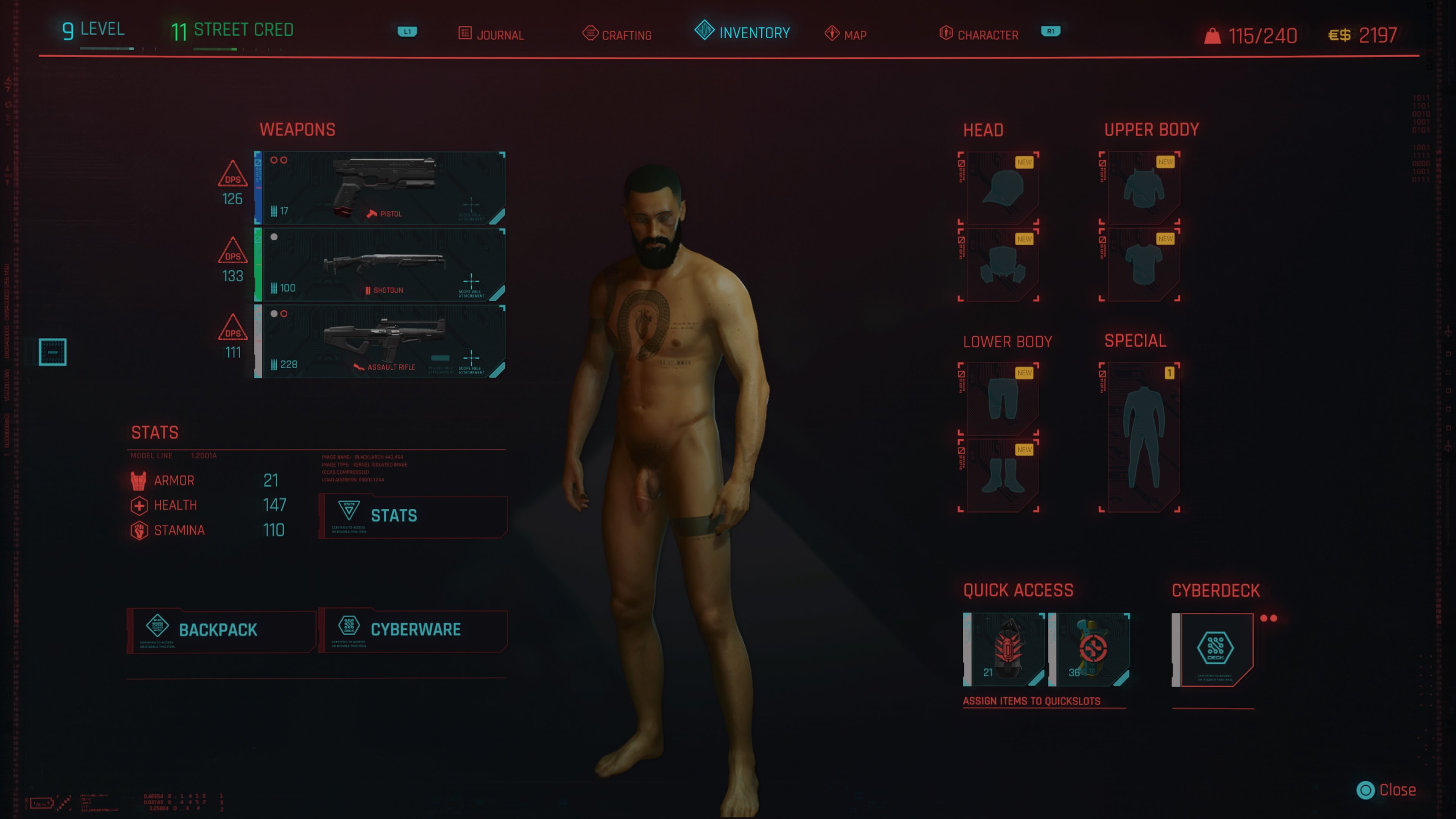Select the pants lower body slot

coord(999,399)
